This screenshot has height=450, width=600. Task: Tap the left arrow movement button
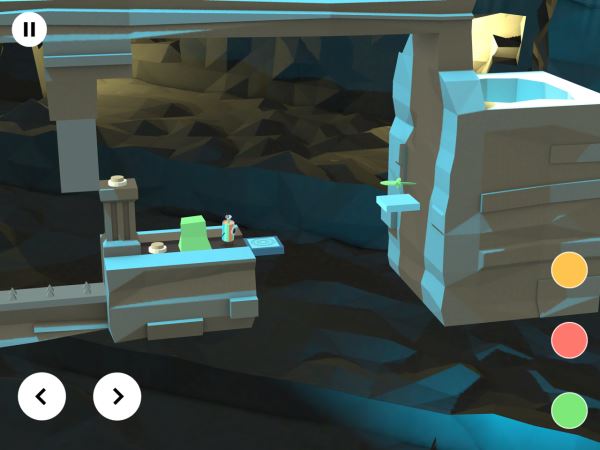[42, 396]
